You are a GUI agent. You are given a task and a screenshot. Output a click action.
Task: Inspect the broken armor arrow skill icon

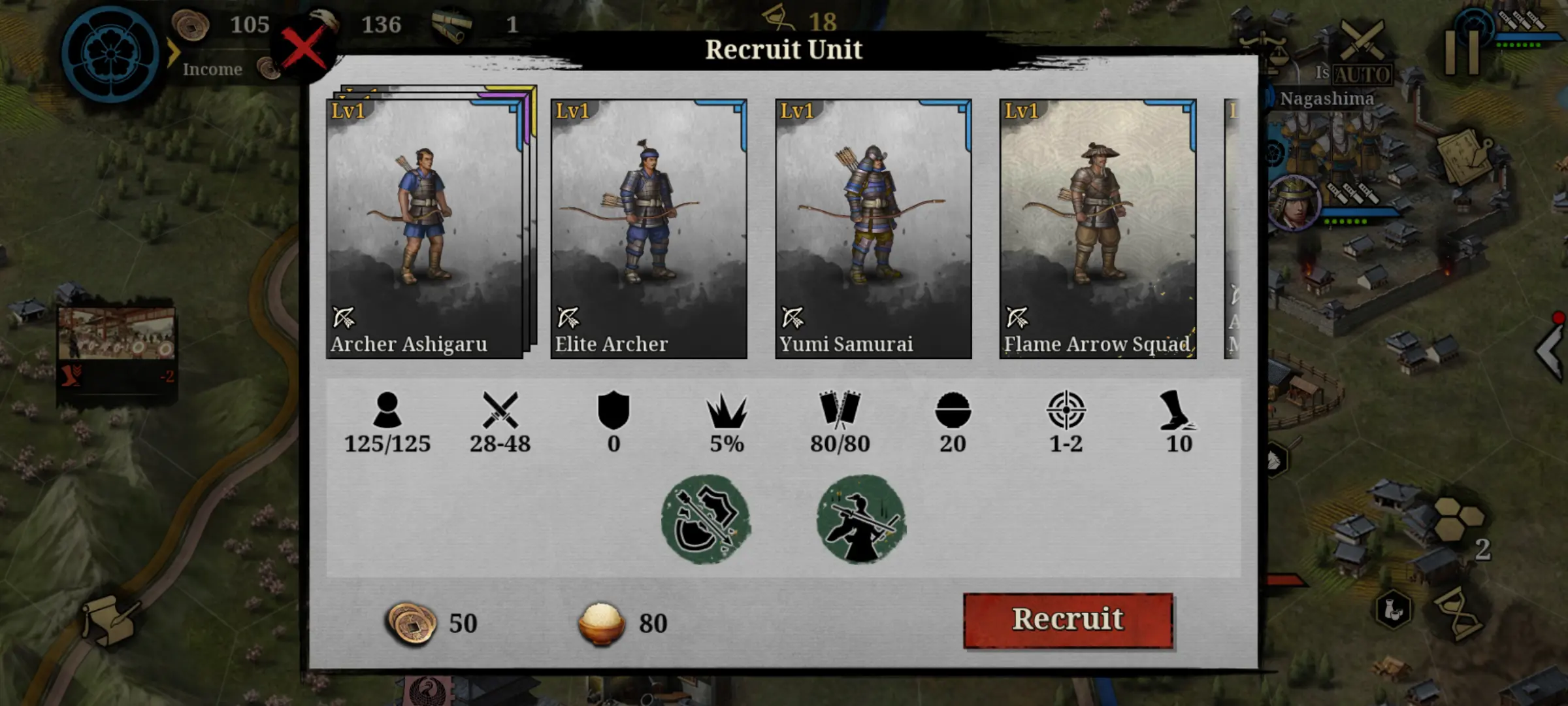706,519
